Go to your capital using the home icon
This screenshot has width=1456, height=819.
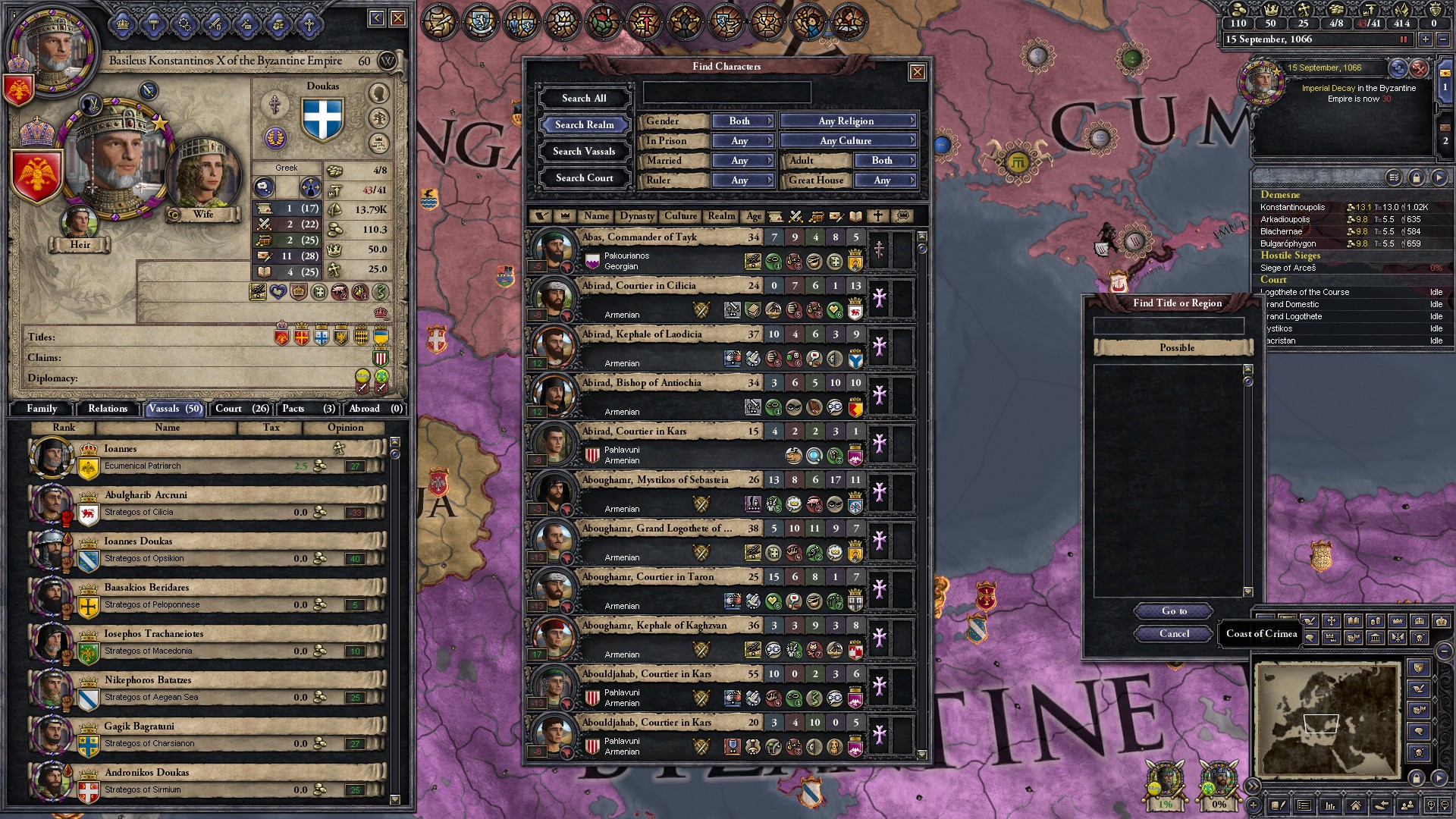[x=1356, y=807]
